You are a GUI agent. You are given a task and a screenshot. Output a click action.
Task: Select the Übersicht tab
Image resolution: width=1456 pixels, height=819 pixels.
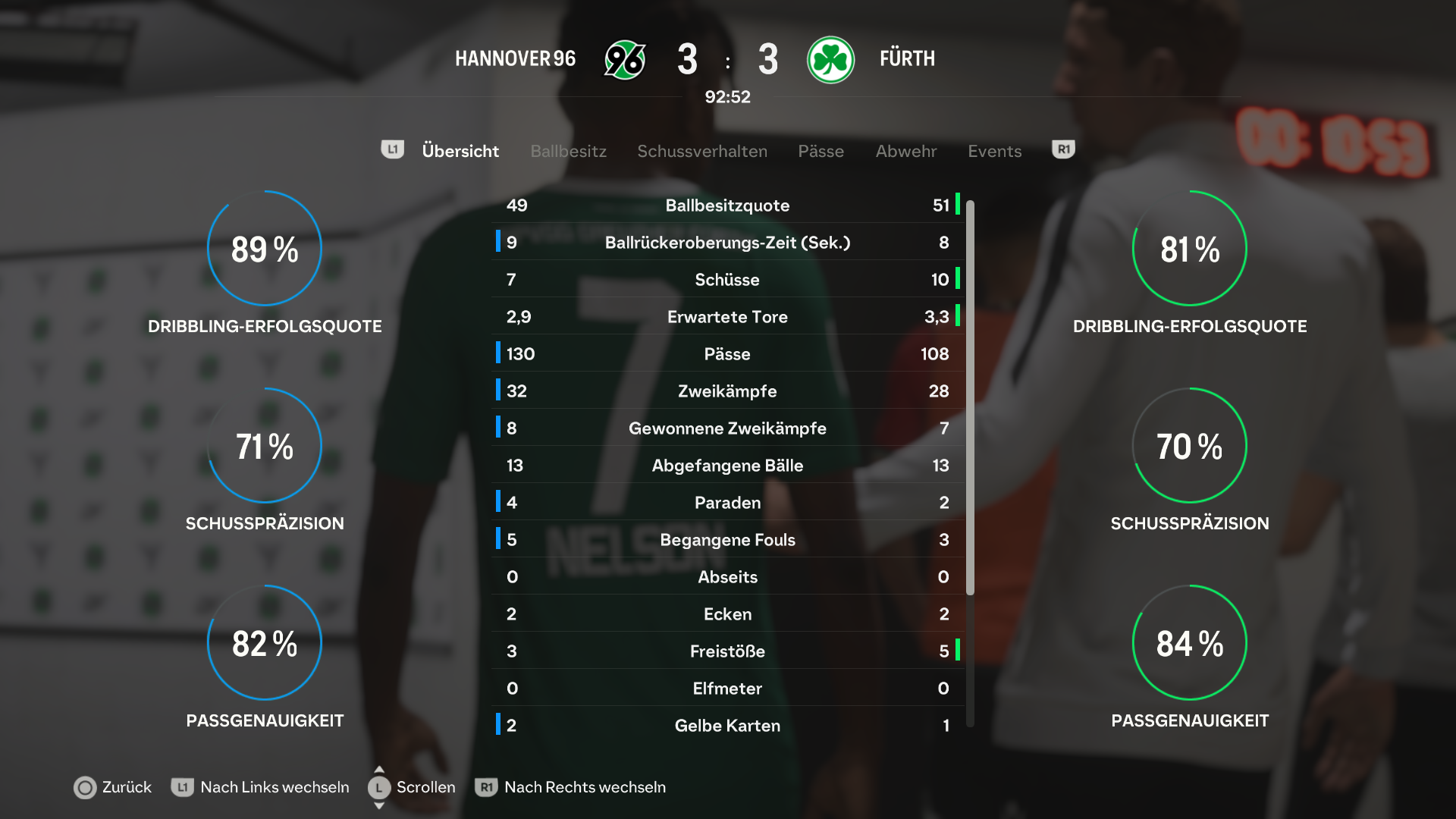pos(460,151)
